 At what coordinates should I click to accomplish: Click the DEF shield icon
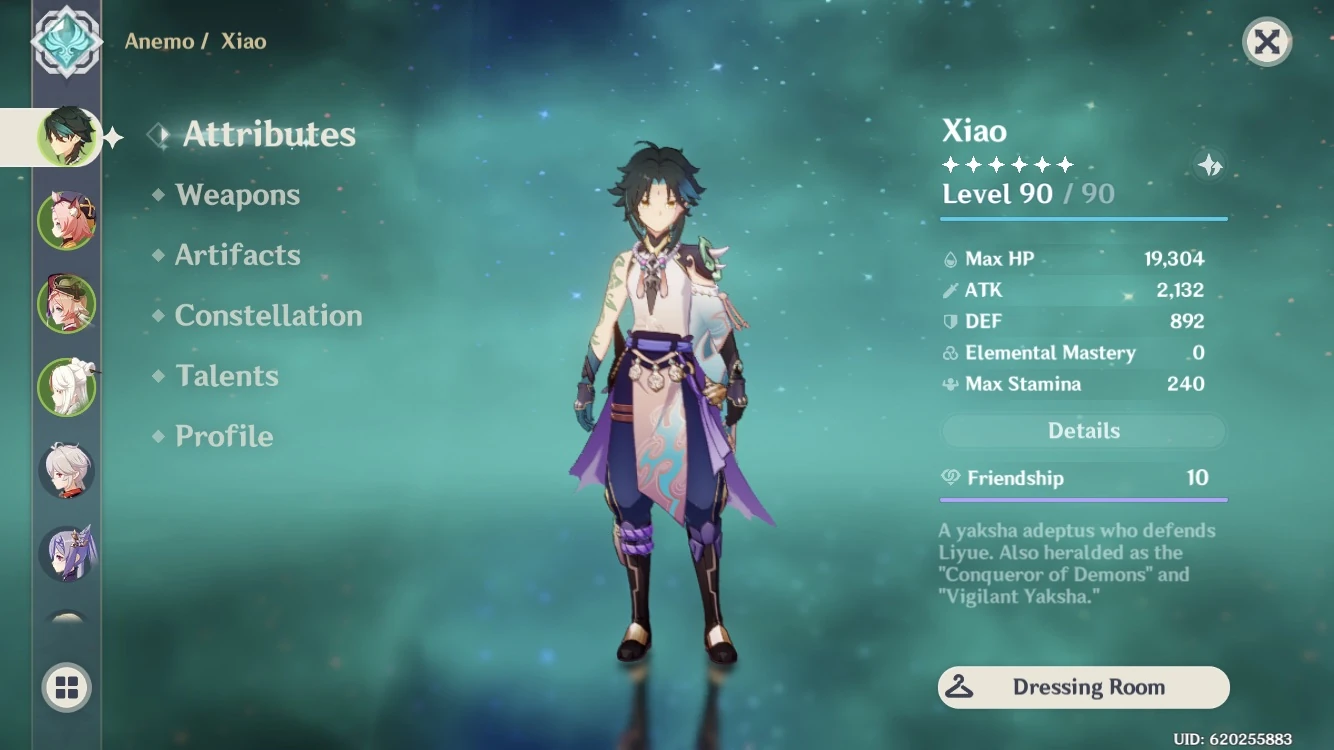pyautogui.click(x=949, y=321)
